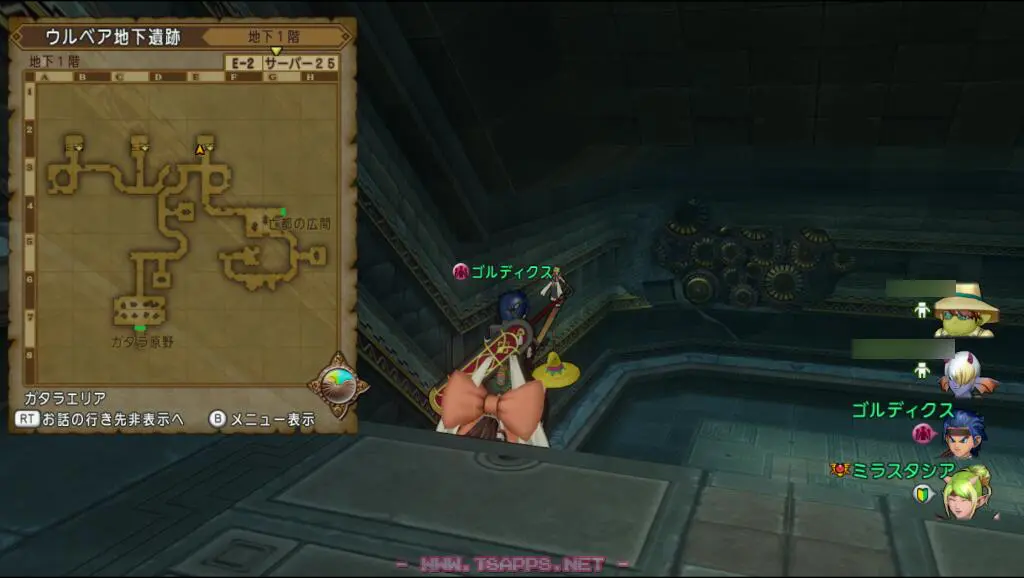The image size is (1024, 578).
Task: Click the compass orb on the map panel
Action: tap(338, 383)
